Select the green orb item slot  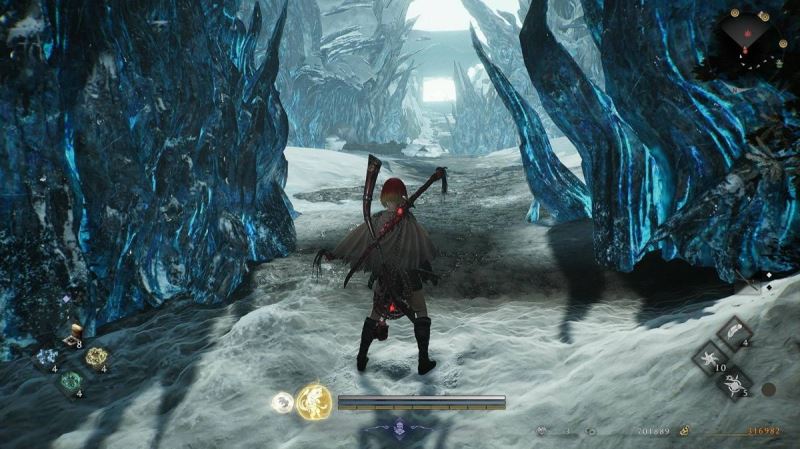point(70,381)
